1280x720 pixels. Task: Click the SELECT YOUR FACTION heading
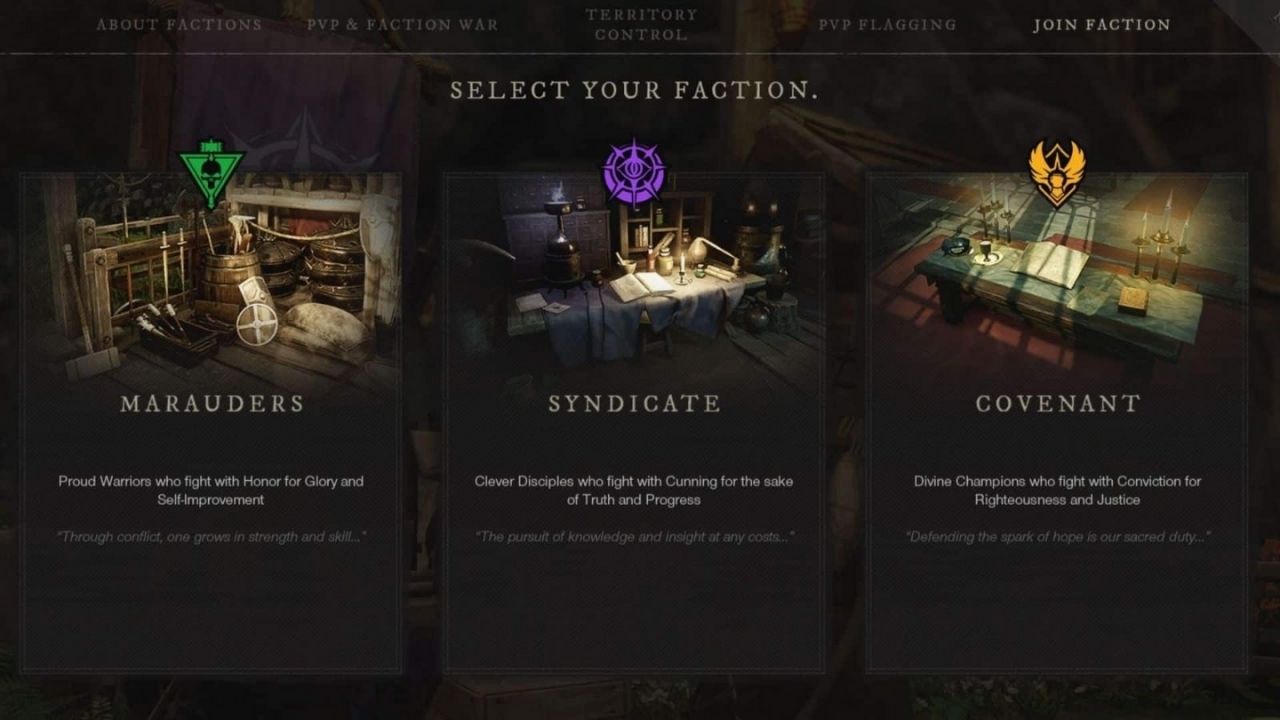tap(636, 89)
